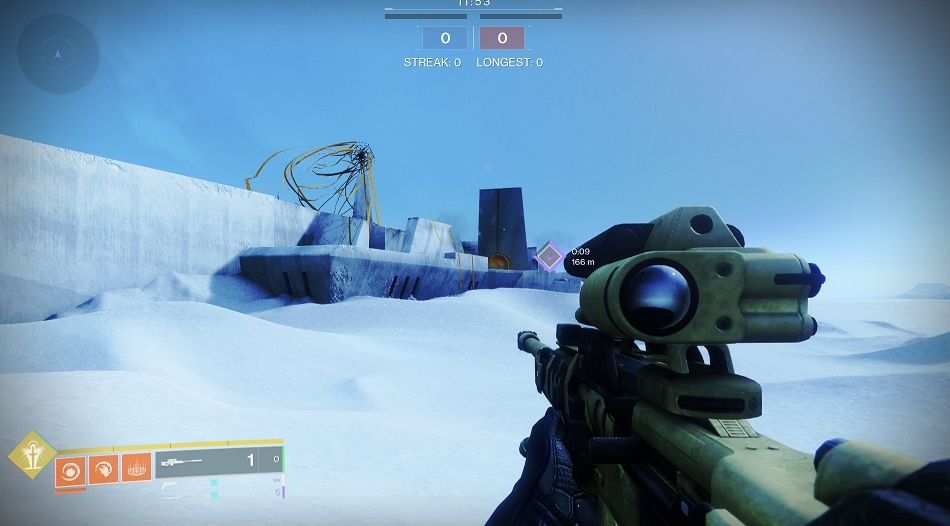Activate the golden super ability diamond
The height and width of the screenshot is (526, 950).
30,455
